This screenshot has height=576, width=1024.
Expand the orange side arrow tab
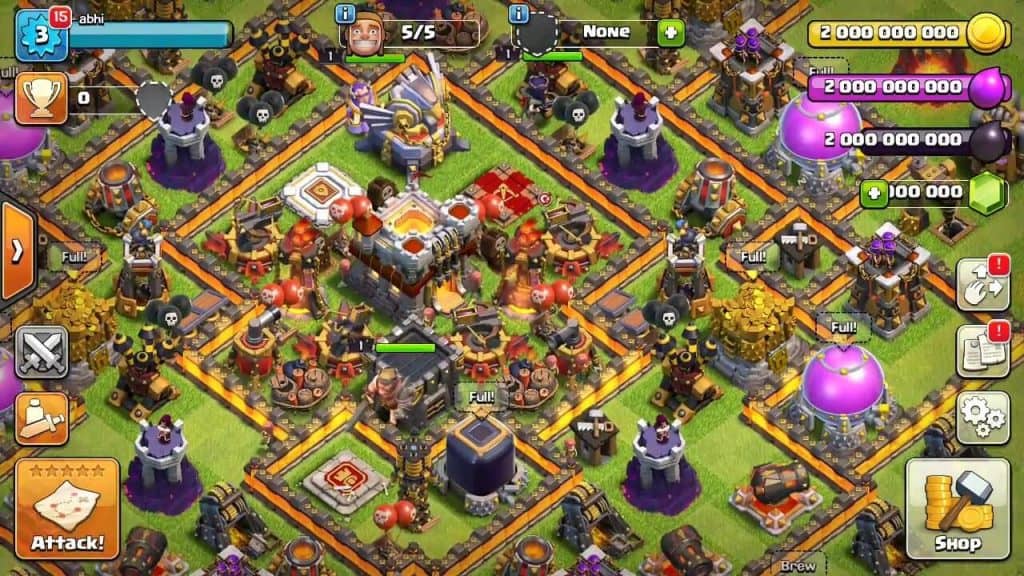click(x=16, y=251)
